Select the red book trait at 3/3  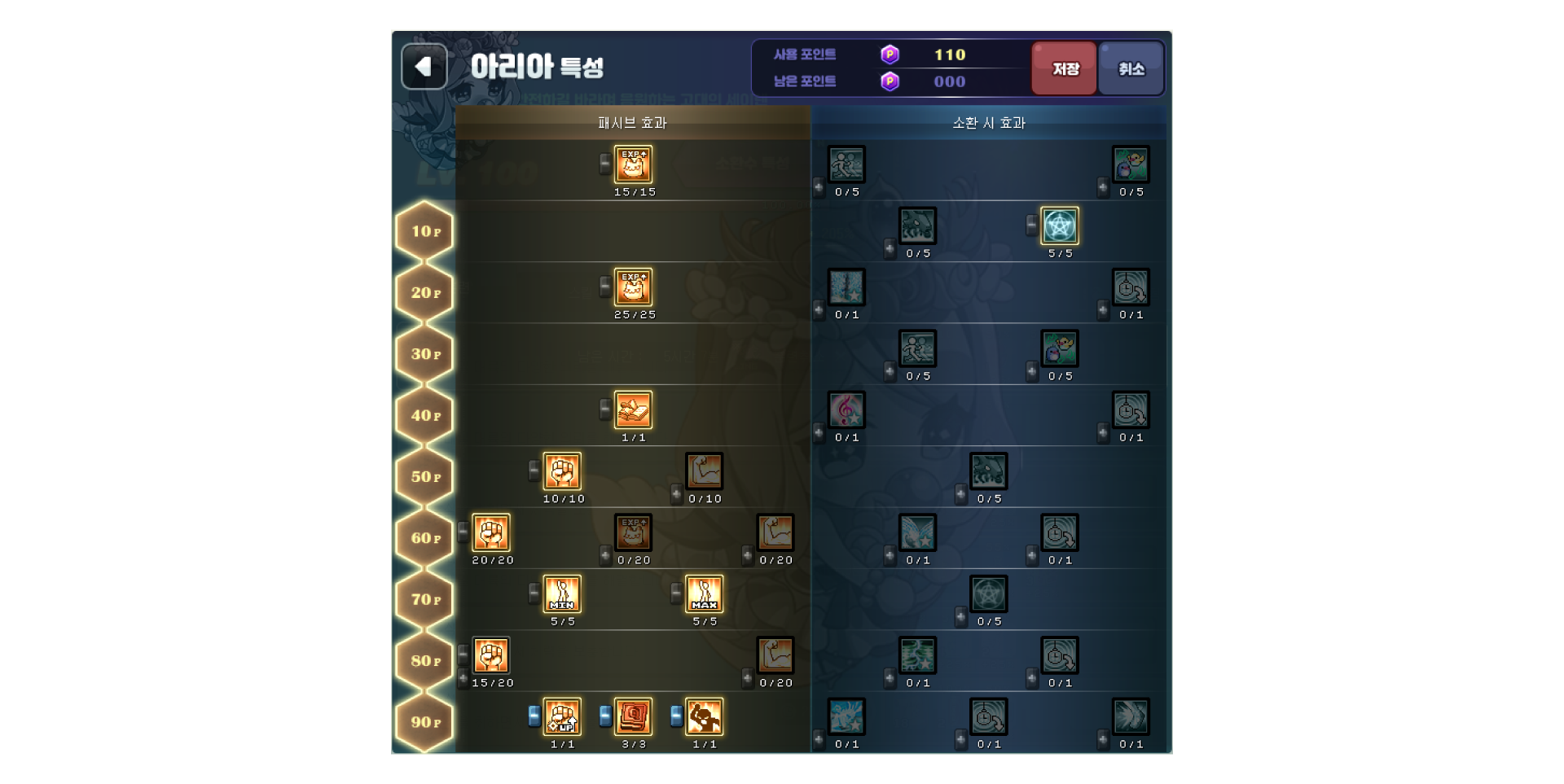pyautogui.click(x=633, y=717)
